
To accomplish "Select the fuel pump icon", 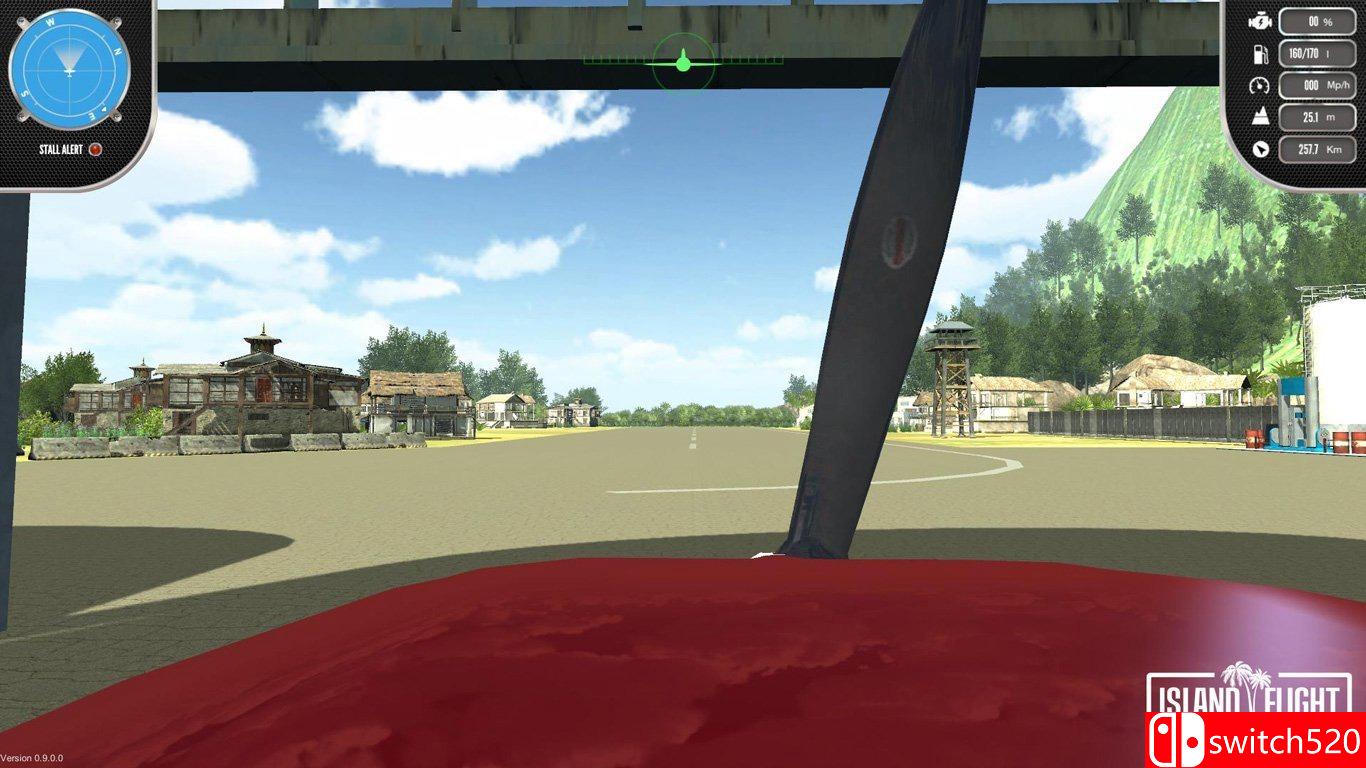I will tap(1261, 55).
